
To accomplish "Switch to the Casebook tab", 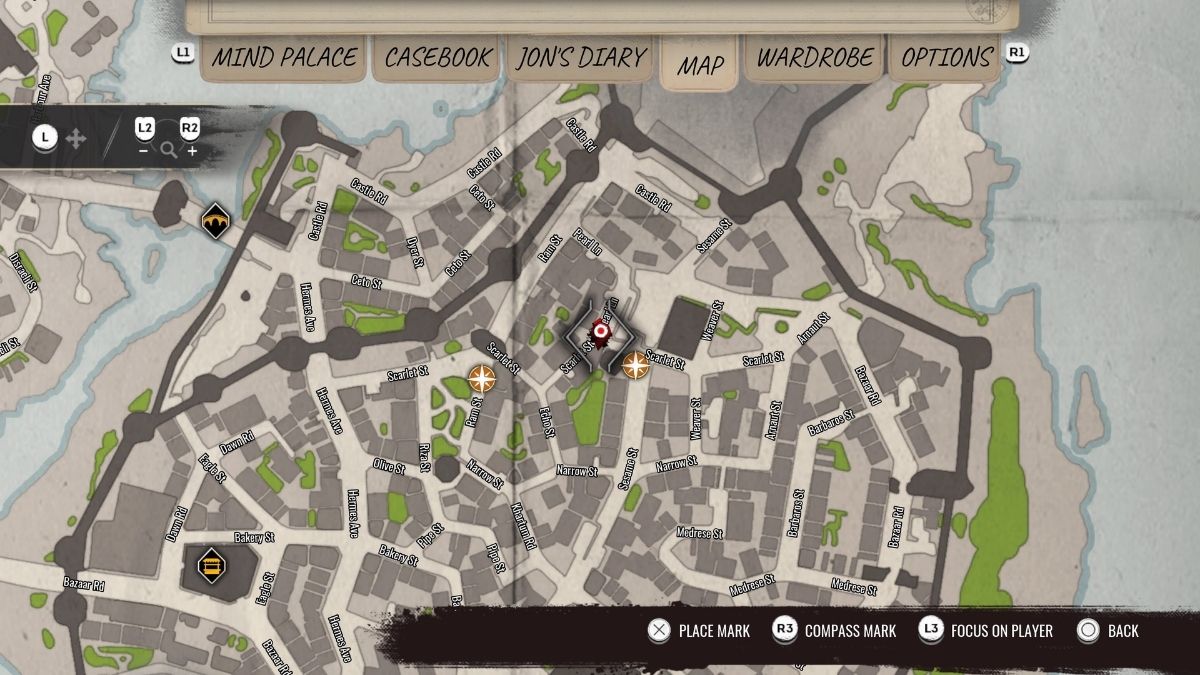I will (x=437, y=59).
